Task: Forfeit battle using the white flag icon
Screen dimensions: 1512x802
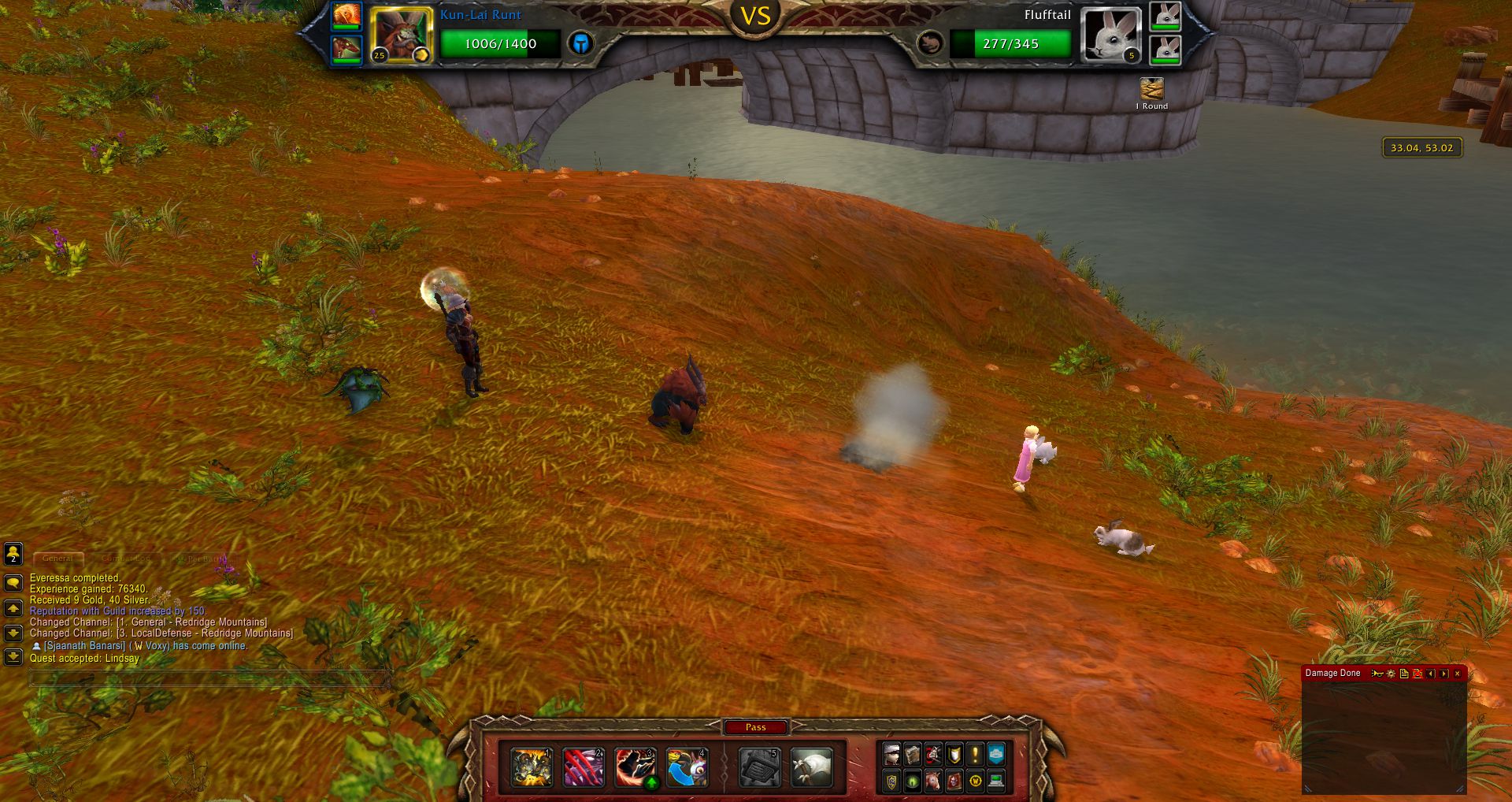Action: (x=811, y=768)
